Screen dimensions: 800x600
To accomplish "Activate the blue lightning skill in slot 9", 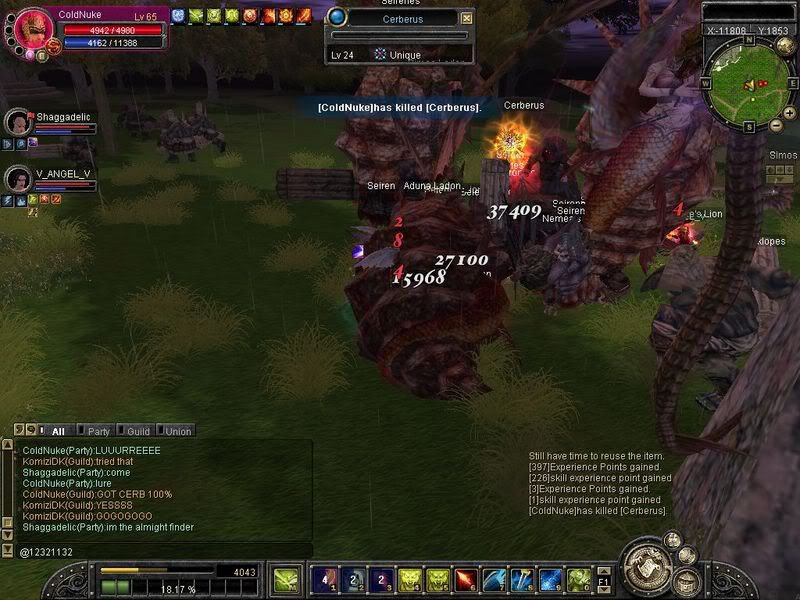I will 549,579.
